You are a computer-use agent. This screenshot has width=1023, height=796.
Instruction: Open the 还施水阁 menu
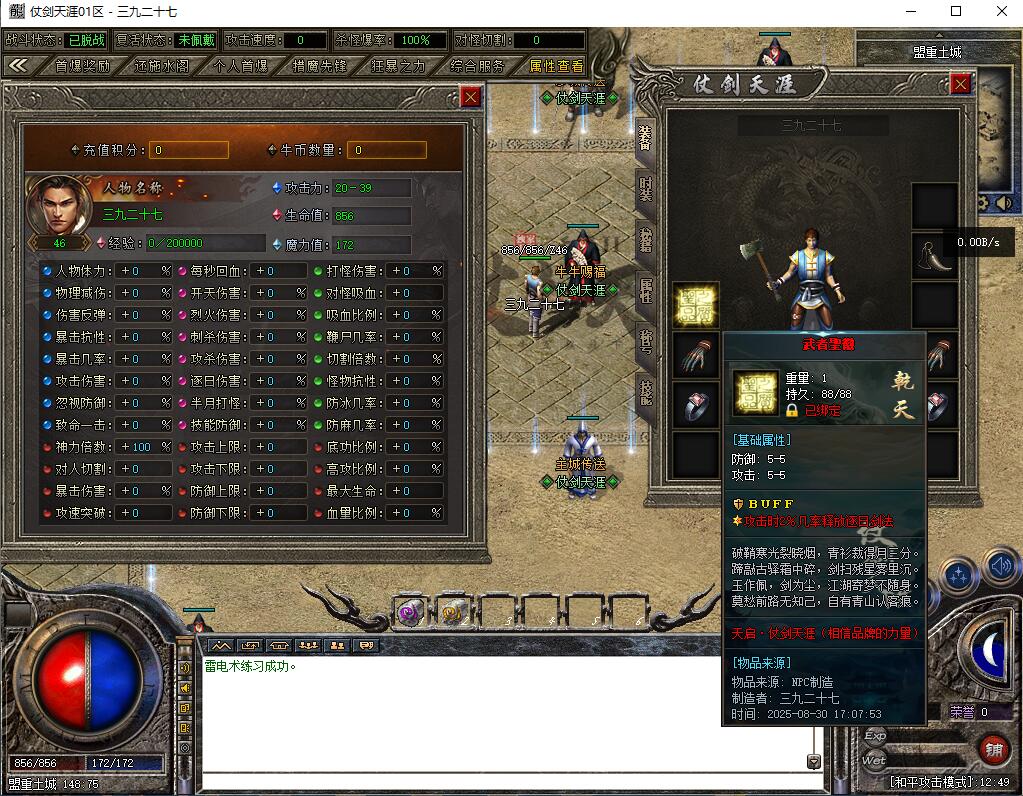(161, 66)
